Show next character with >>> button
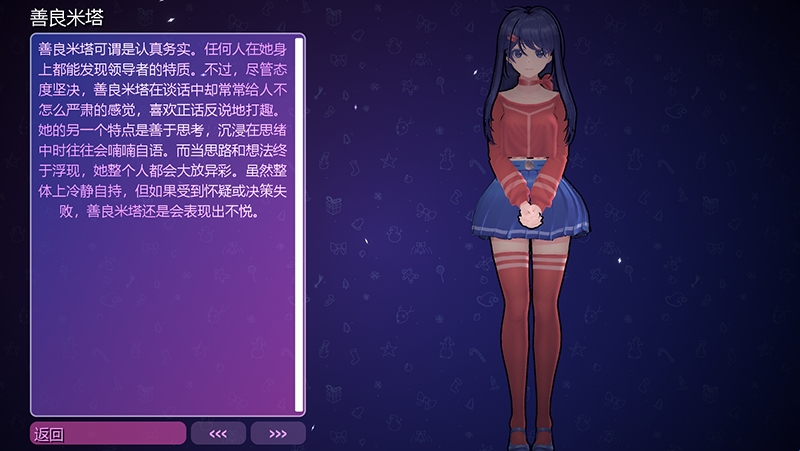800x451 pixels. (278, 433)
